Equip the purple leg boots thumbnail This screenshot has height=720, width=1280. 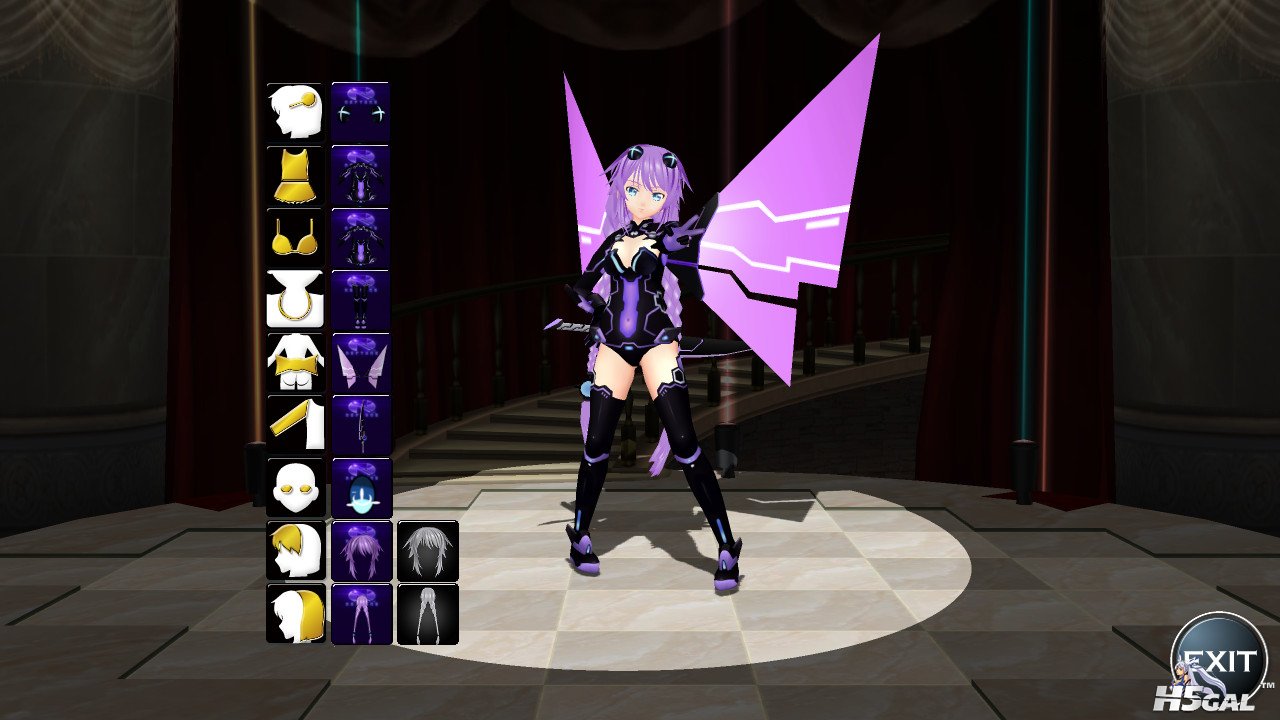coord(360,299)
